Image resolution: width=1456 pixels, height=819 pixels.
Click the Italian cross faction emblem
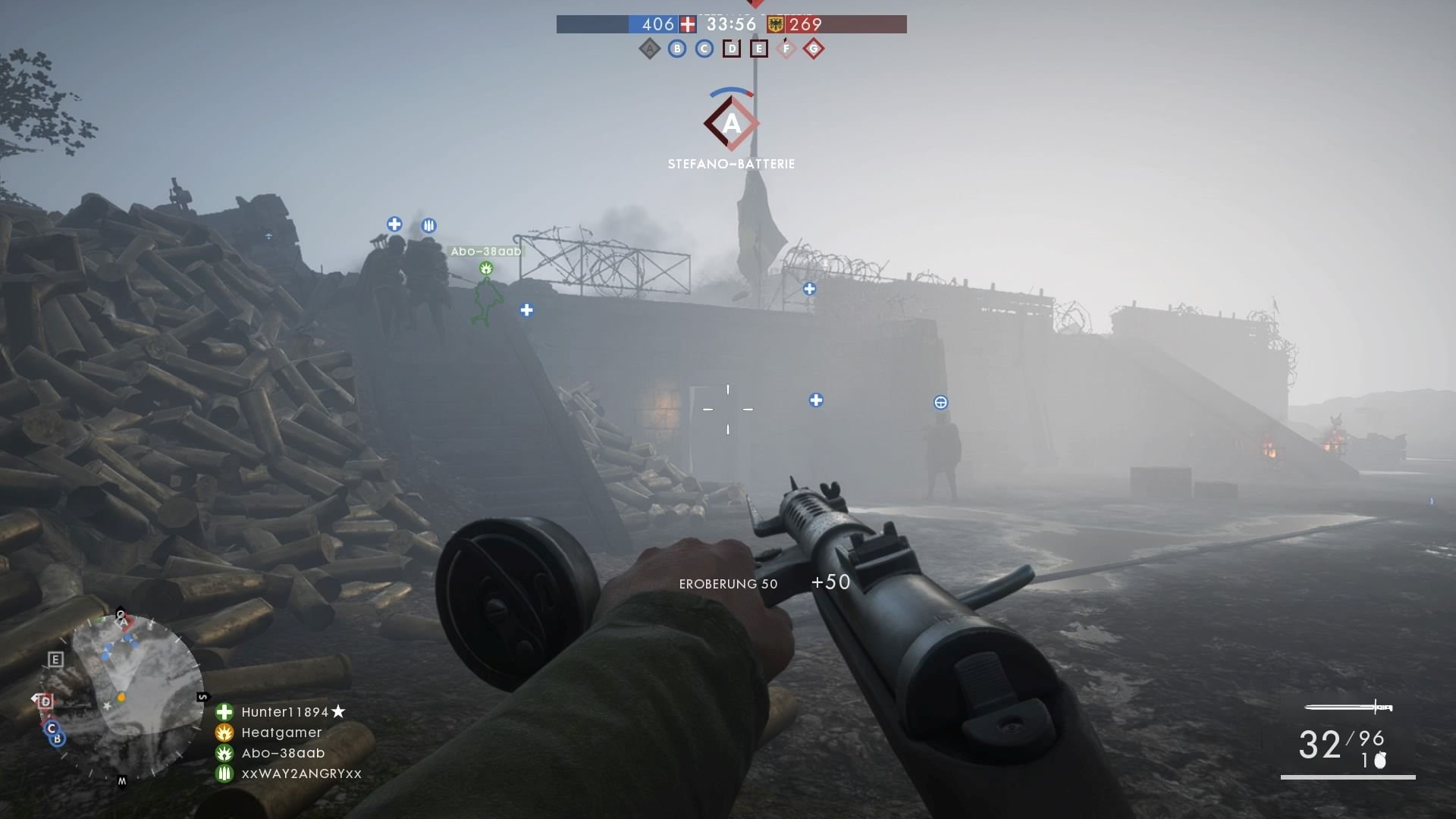click(687, 24)
